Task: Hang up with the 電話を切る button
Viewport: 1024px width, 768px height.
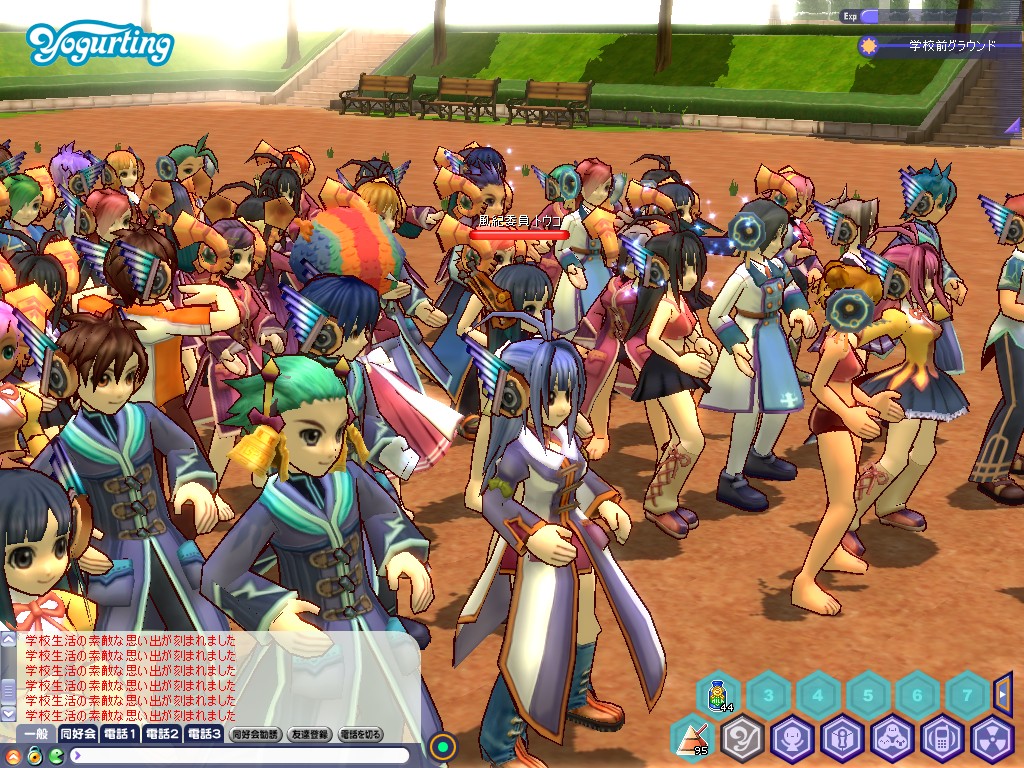Action: tap(361, 734)
